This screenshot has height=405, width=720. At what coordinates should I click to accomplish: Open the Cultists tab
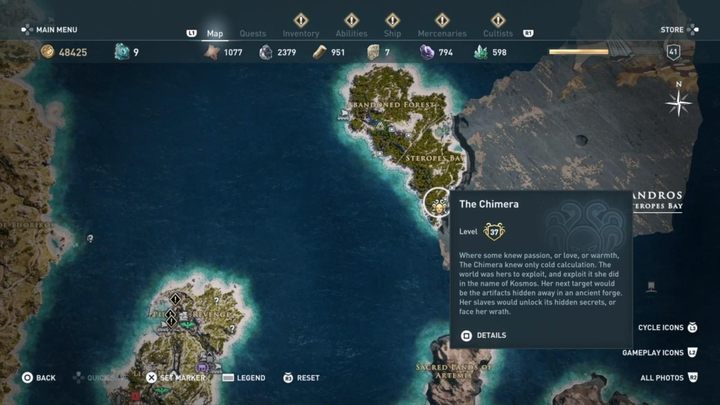coord(499,33)
